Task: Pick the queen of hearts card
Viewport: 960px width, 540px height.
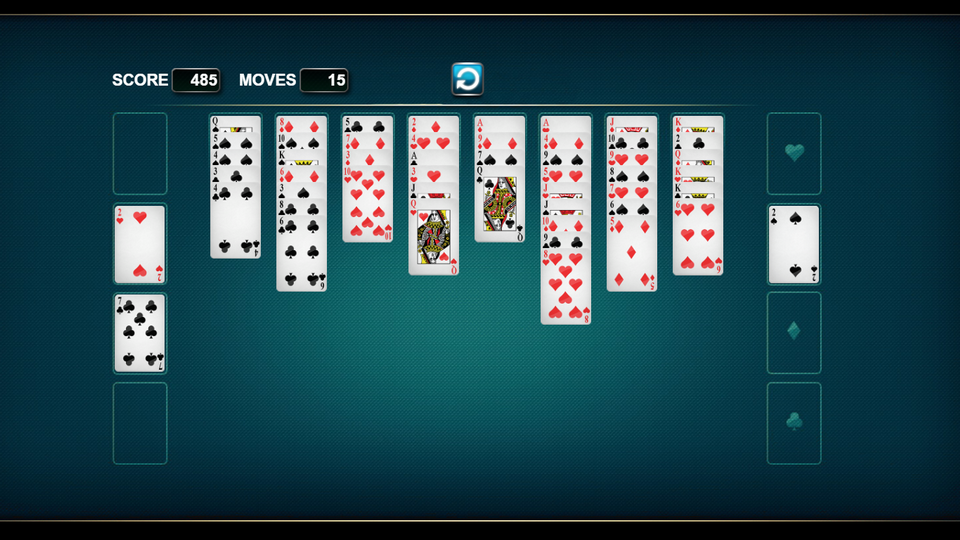Action: click(x=434, y=240)
